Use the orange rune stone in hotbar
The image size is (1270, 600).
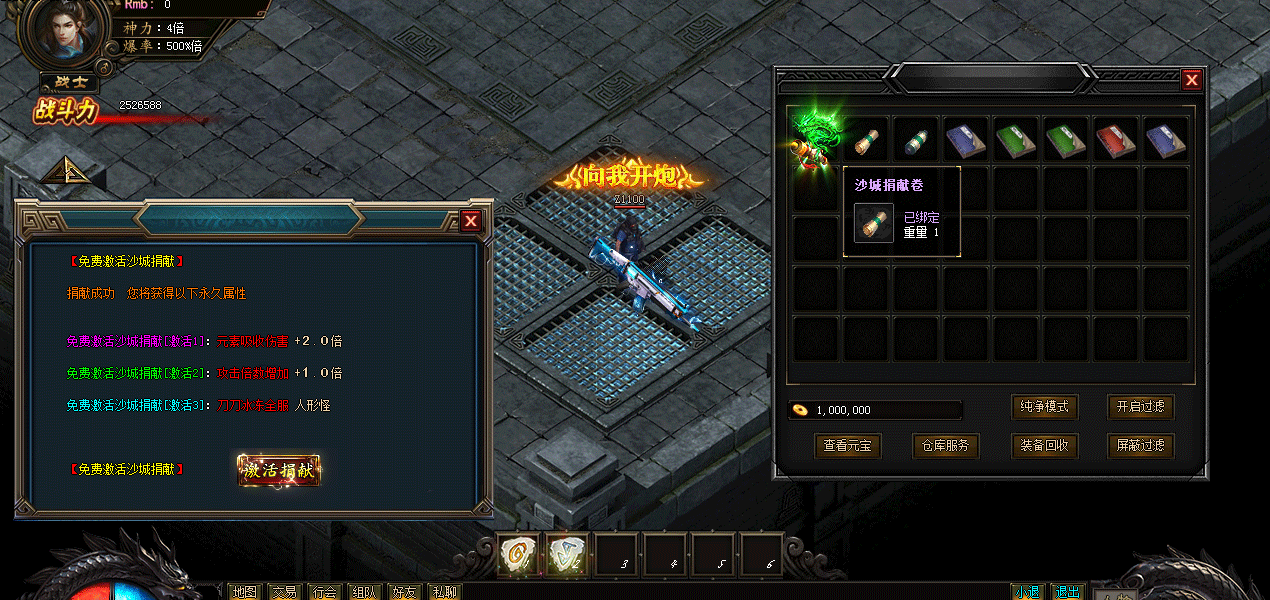pyautogui.click(x=518, y=555)
